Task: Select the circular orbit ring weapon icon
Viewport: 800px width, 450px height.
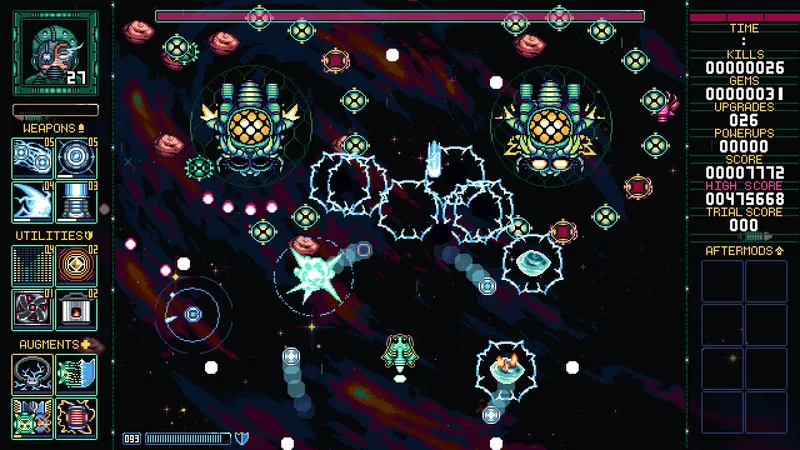Action: pyautogui.click(x=76, y=157)
